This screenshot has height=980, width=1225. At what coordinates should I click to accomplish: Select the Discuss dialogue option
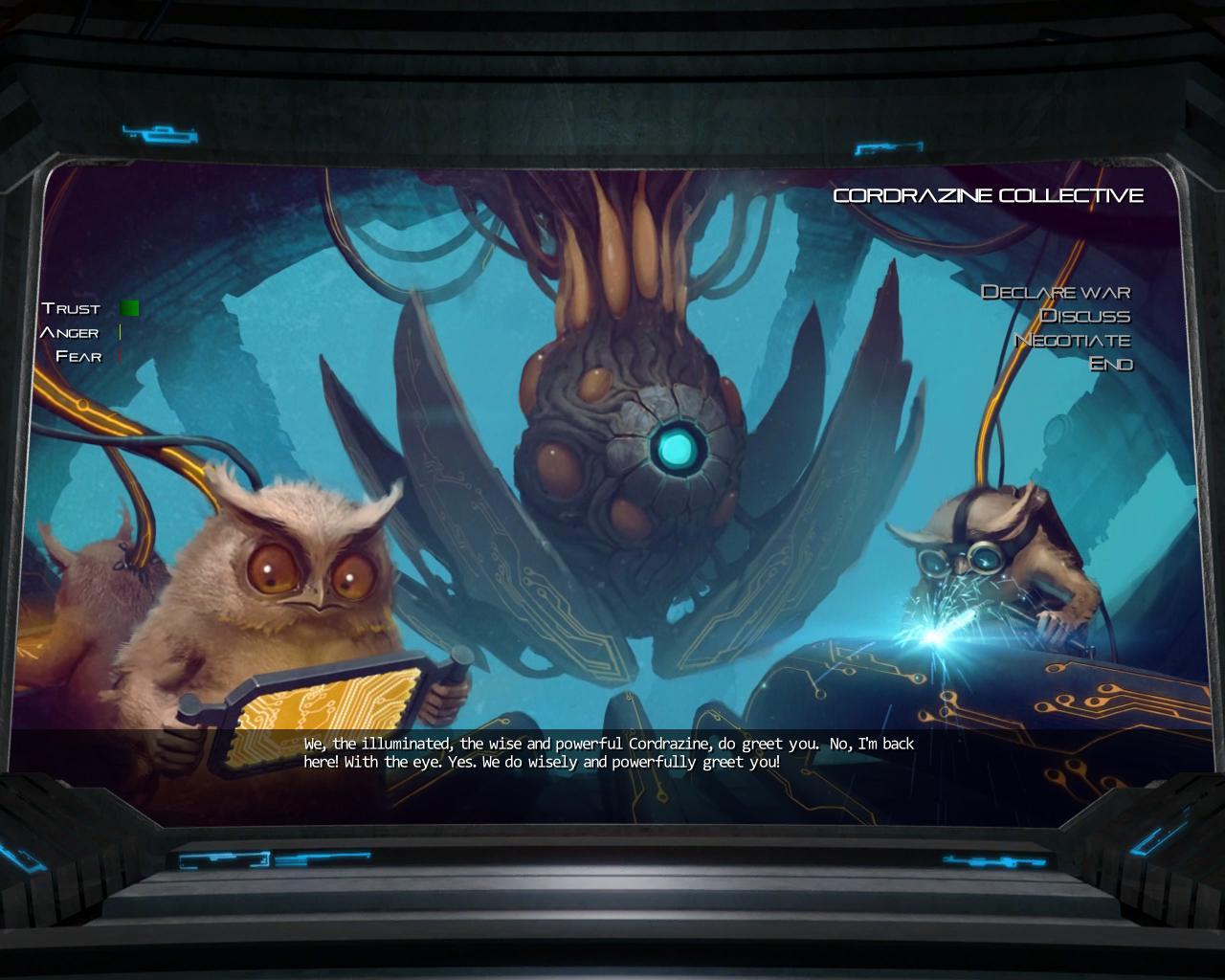pos(1085,316)
